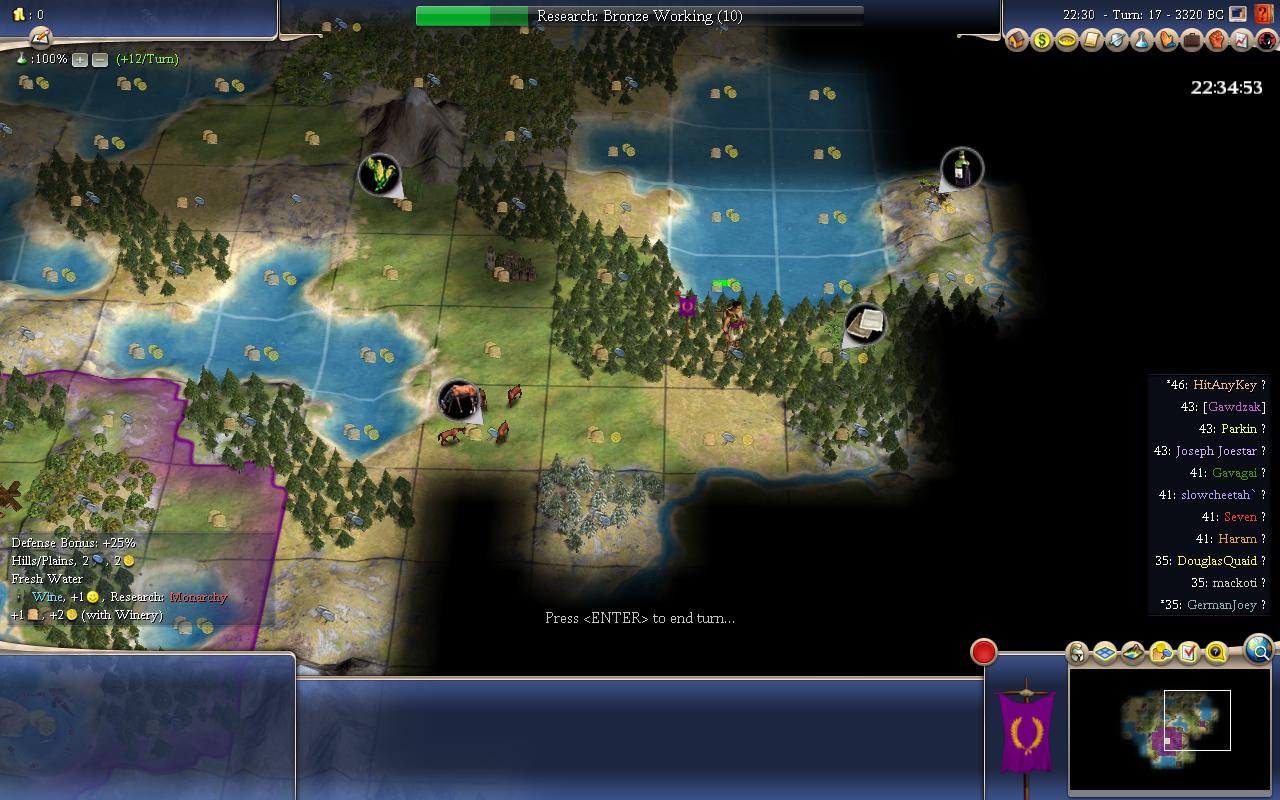This screenshot has height=800, width=1280.
Task: Open the event log notepad button
Action: [x=40, y=38]
